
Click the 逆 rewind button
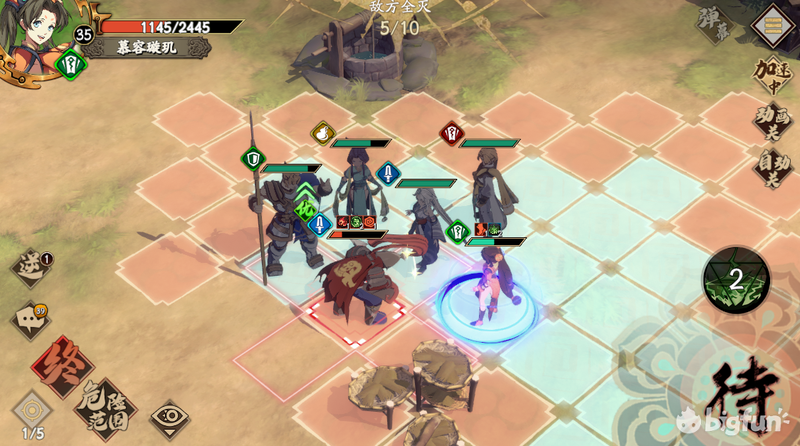click(x=32, y=268)
